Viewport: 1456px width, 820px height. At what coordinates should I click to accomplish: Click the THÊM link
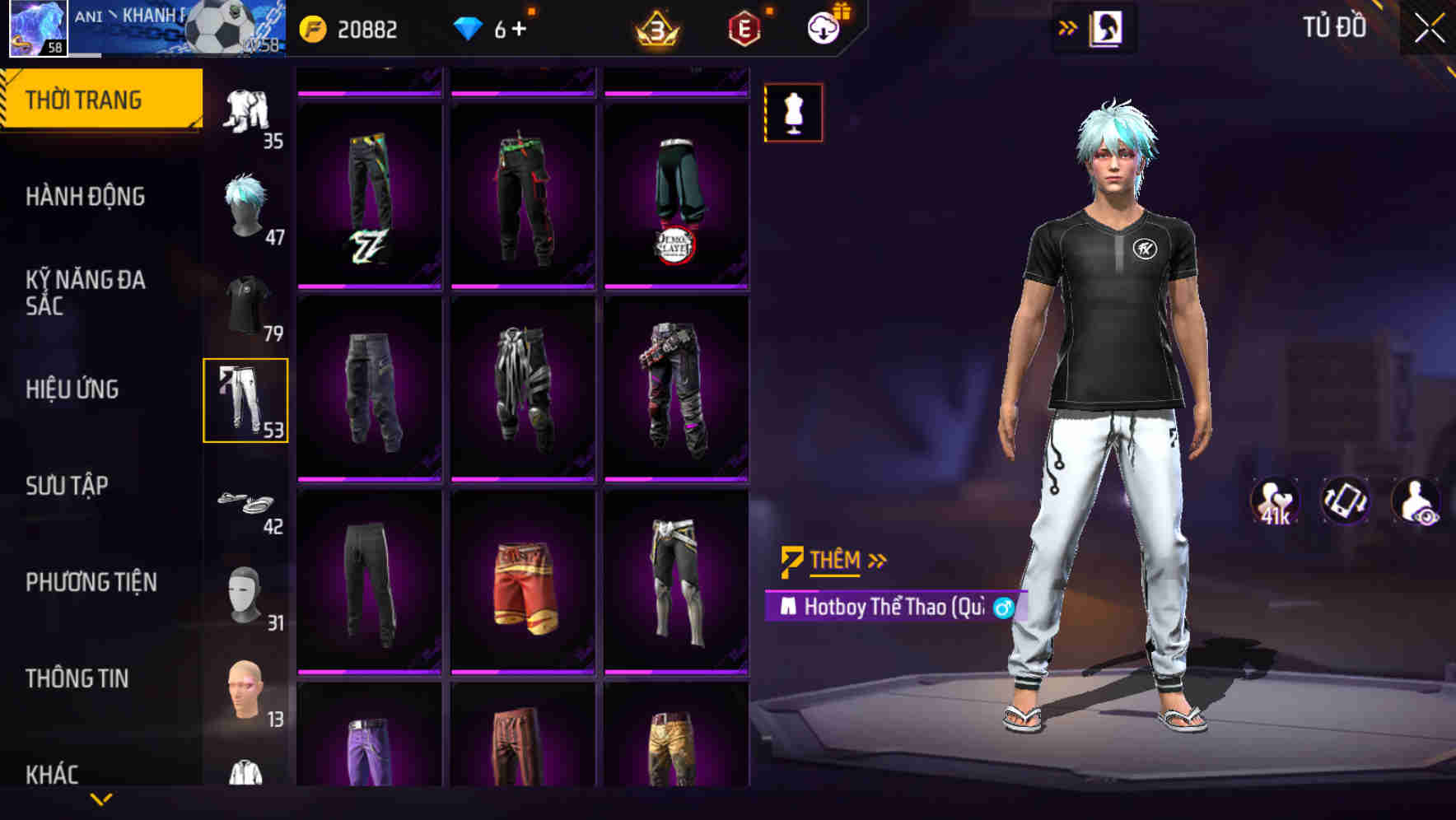(x=836, y=559)
